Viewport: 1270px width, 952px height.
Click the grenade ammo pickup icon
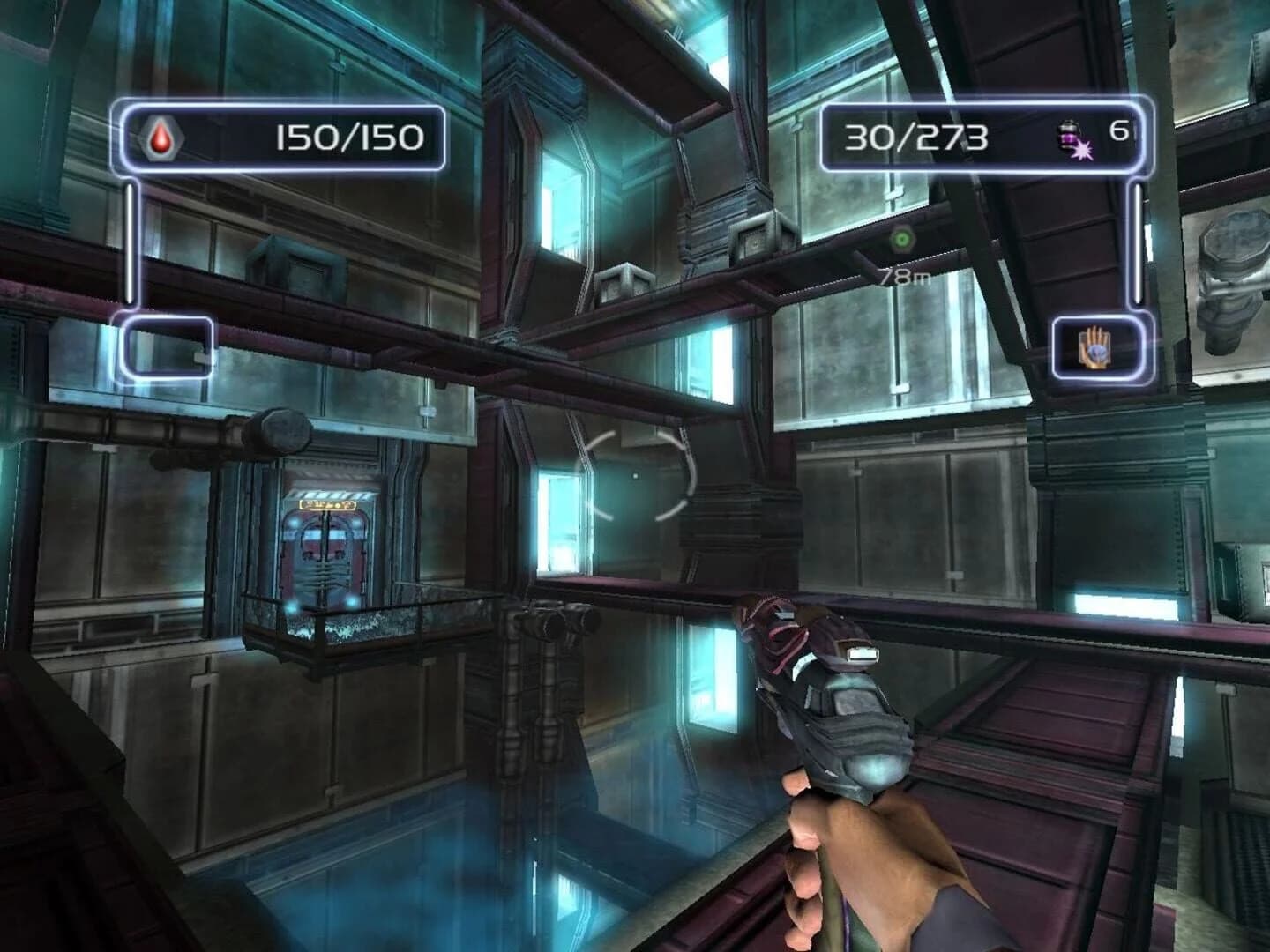point(1068,135)
